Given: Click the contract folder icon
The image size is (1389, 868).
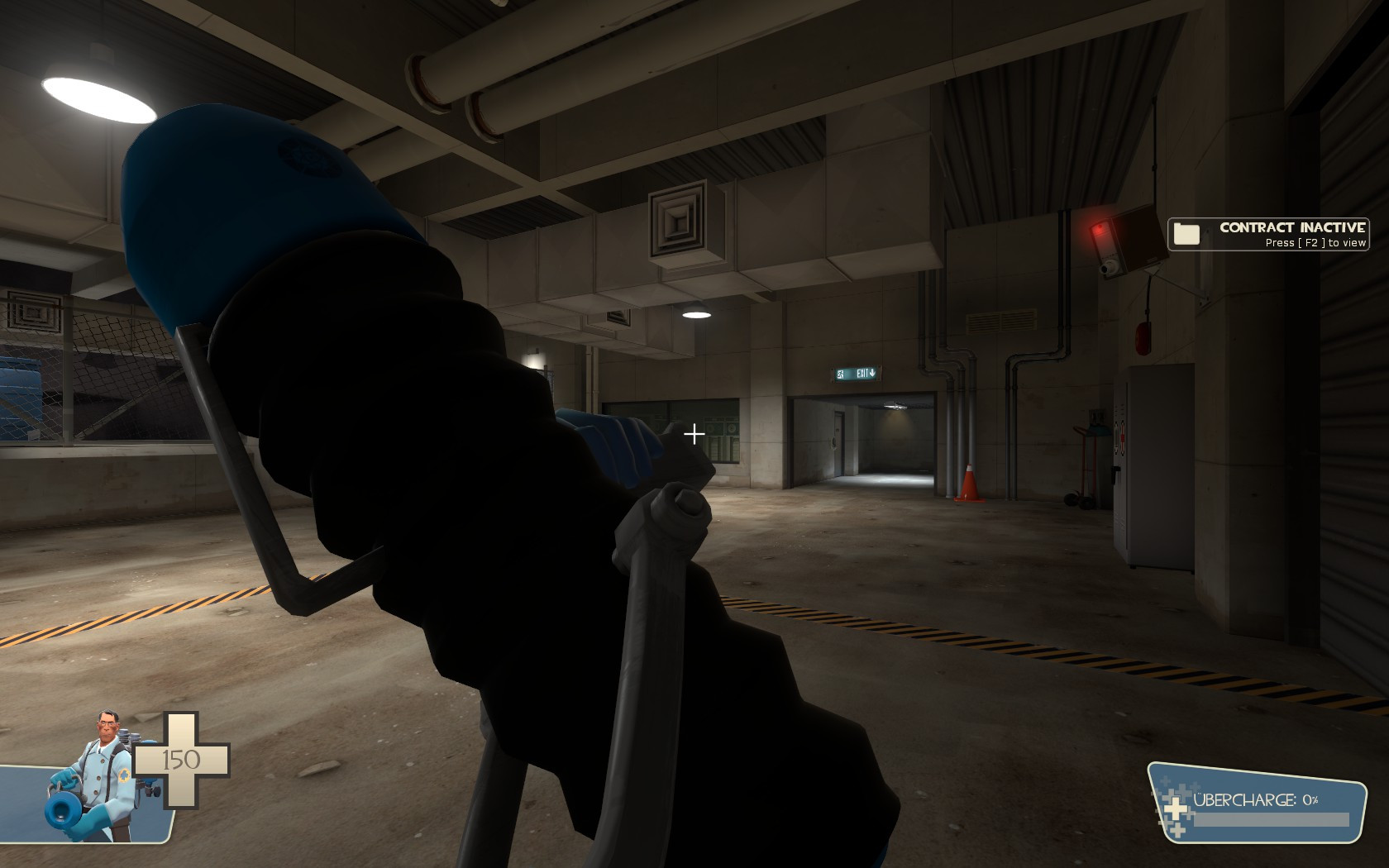Looking at the screenshot, I should click(x=1187, y=233).
